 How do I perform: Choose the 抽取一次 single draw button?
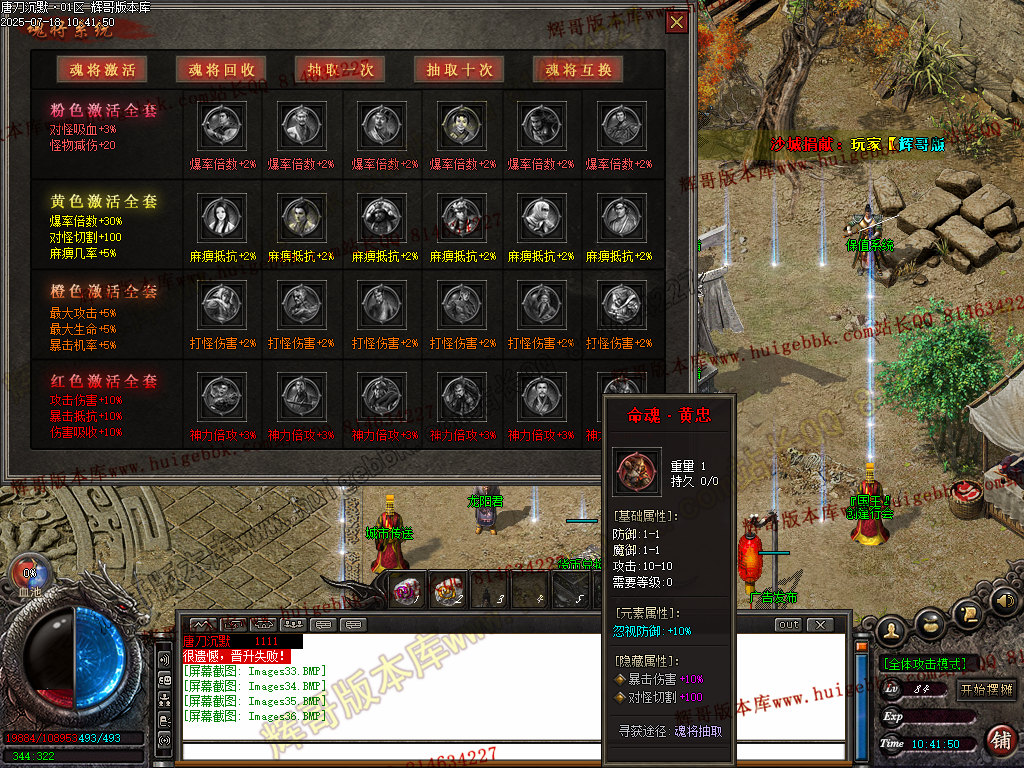pos(340,69)
